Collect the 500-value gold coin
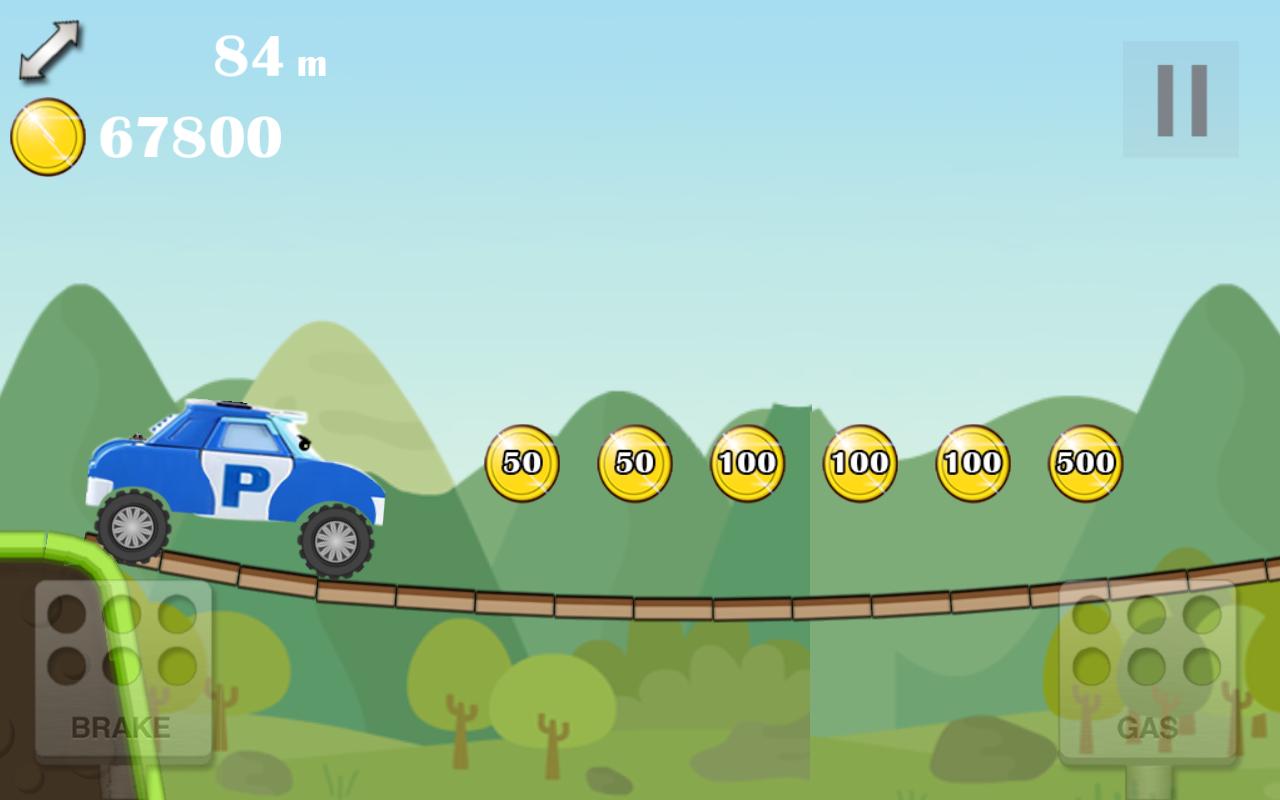 click(1087, 462)
